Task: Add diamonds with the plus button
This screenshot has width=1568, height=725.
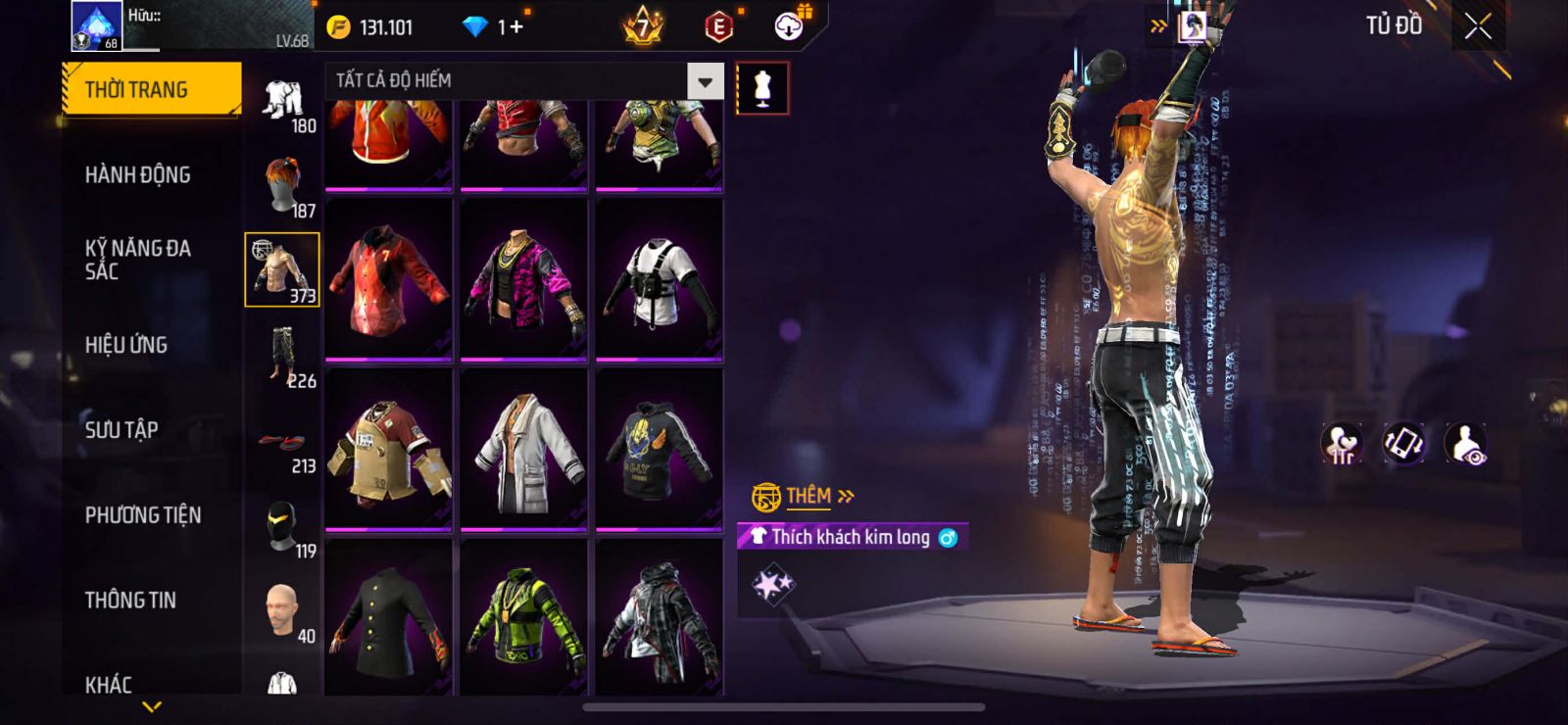Action: [515, 27]
